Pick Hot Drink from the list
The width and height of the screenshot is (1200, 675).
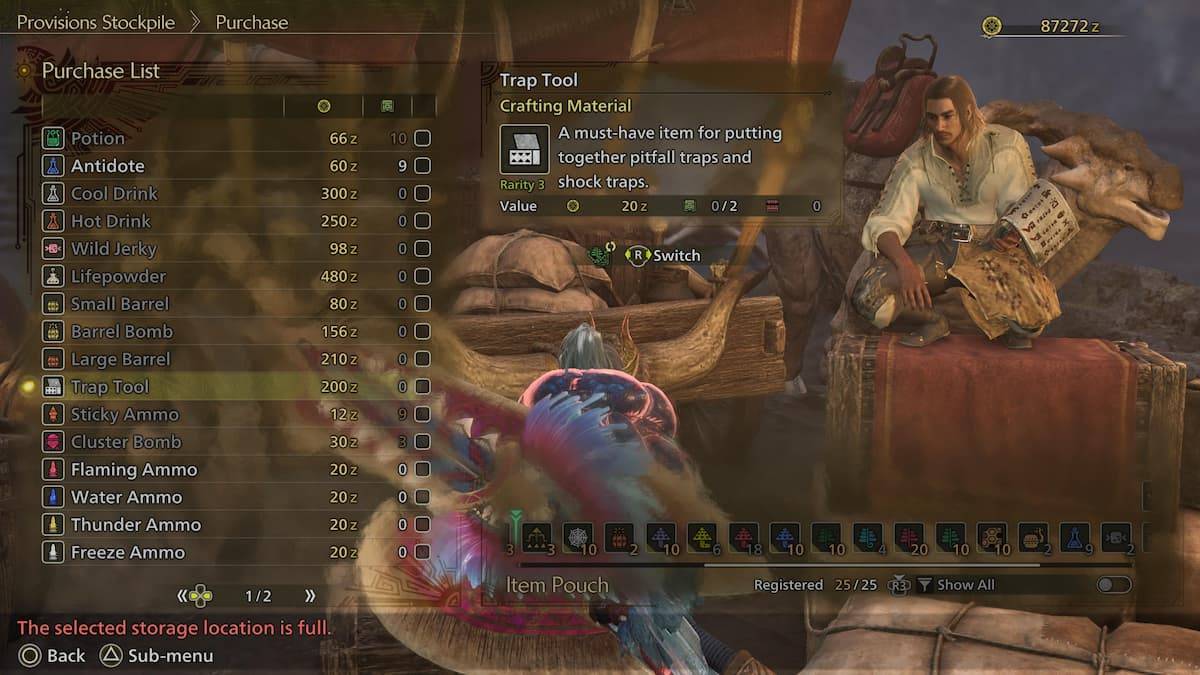point(110,221)
